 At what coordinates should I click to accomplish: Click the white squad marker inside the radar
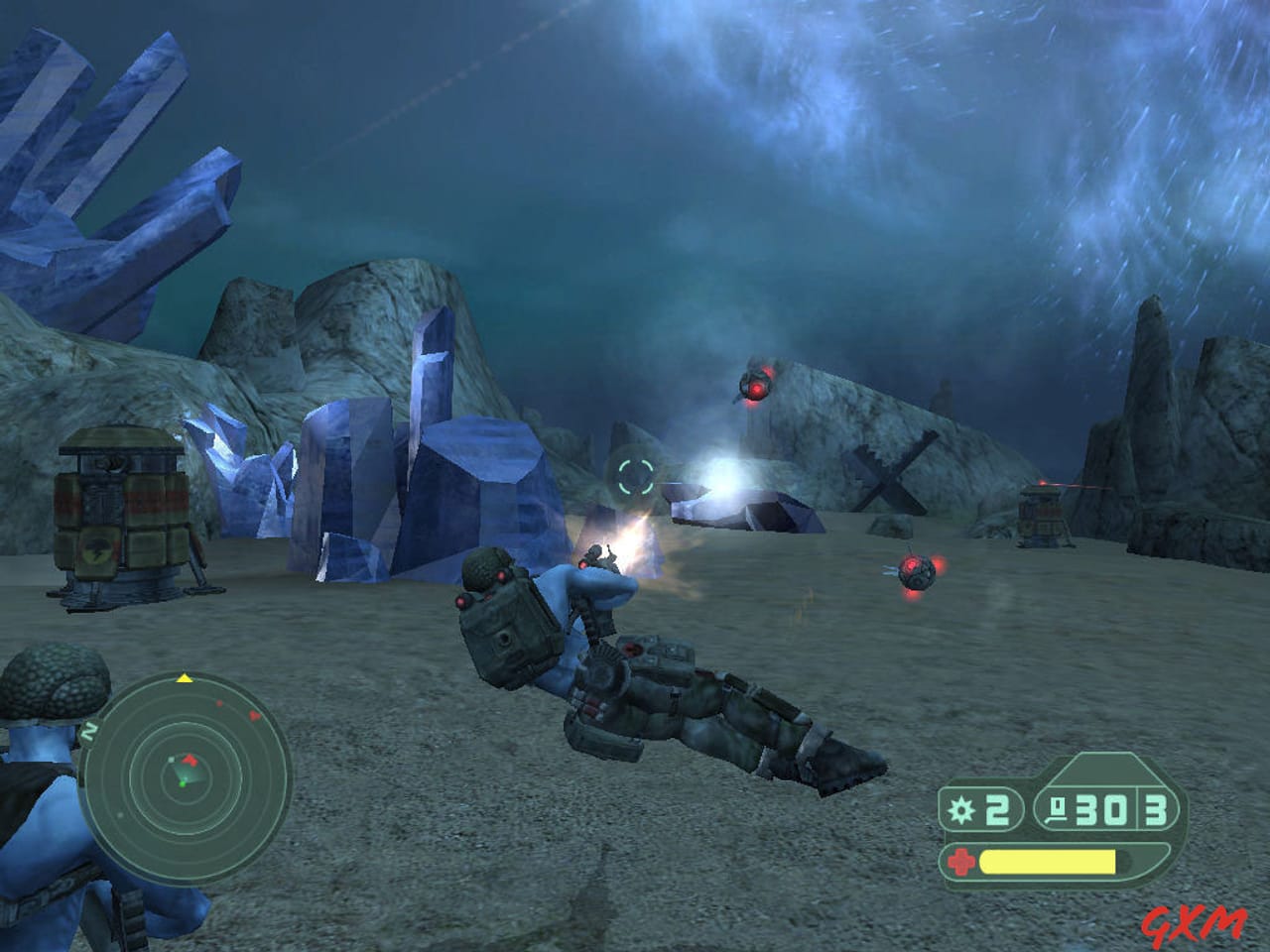click(x=171, y=759)
